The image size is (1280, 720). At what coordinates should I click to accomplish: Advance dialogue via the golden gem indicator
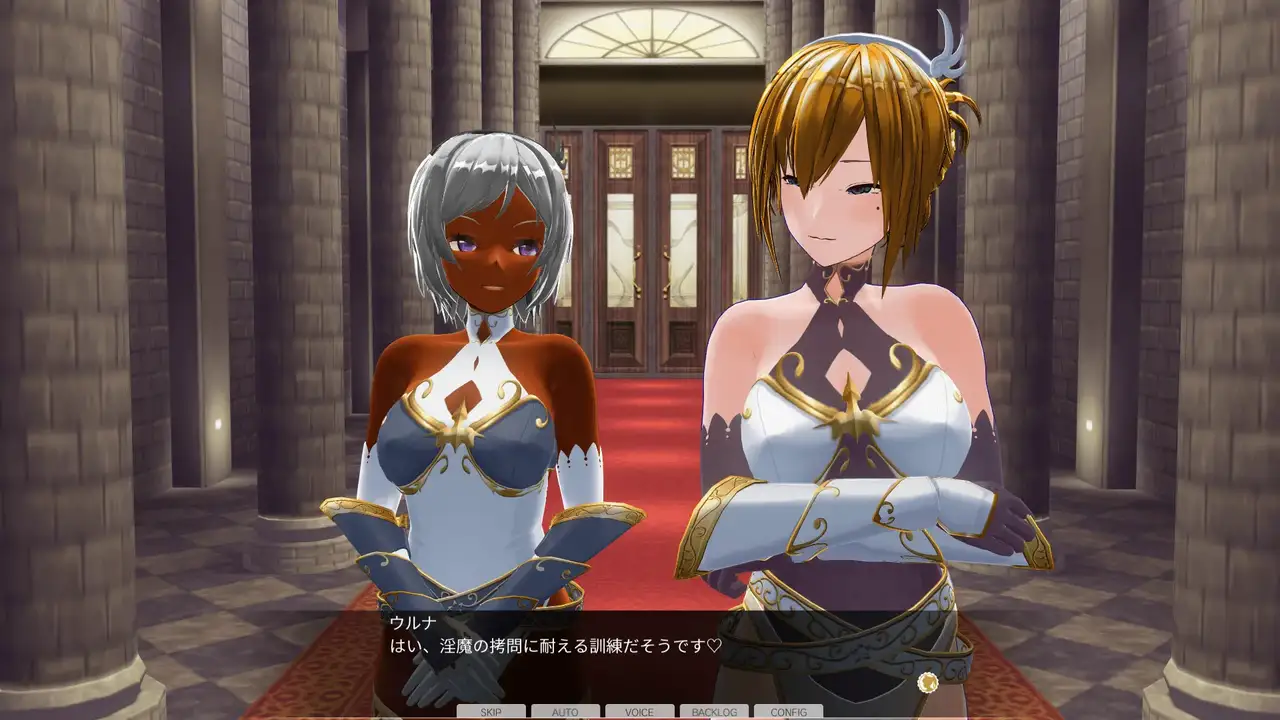[928, 682]
